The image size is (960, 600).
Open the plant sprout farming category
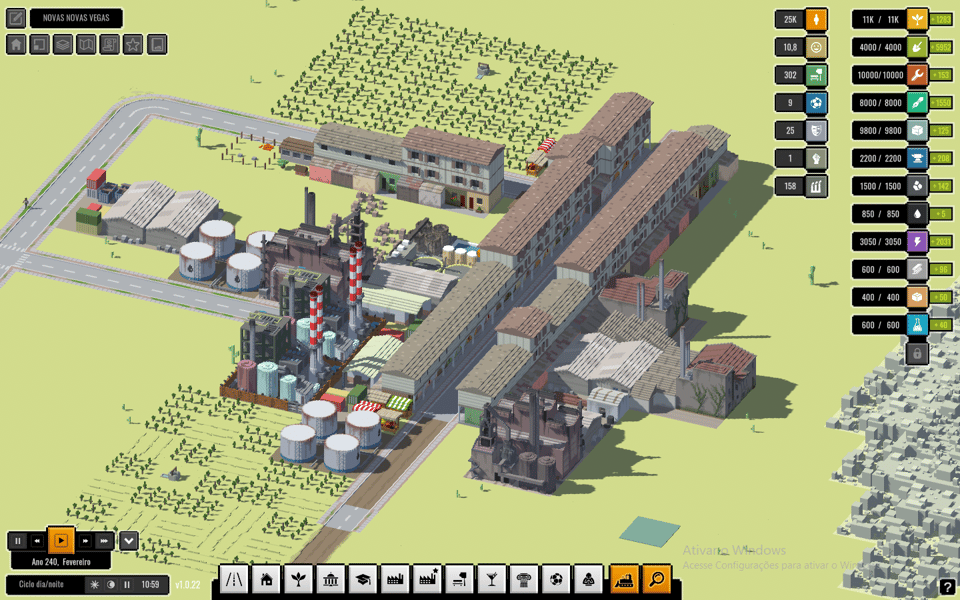298,578
